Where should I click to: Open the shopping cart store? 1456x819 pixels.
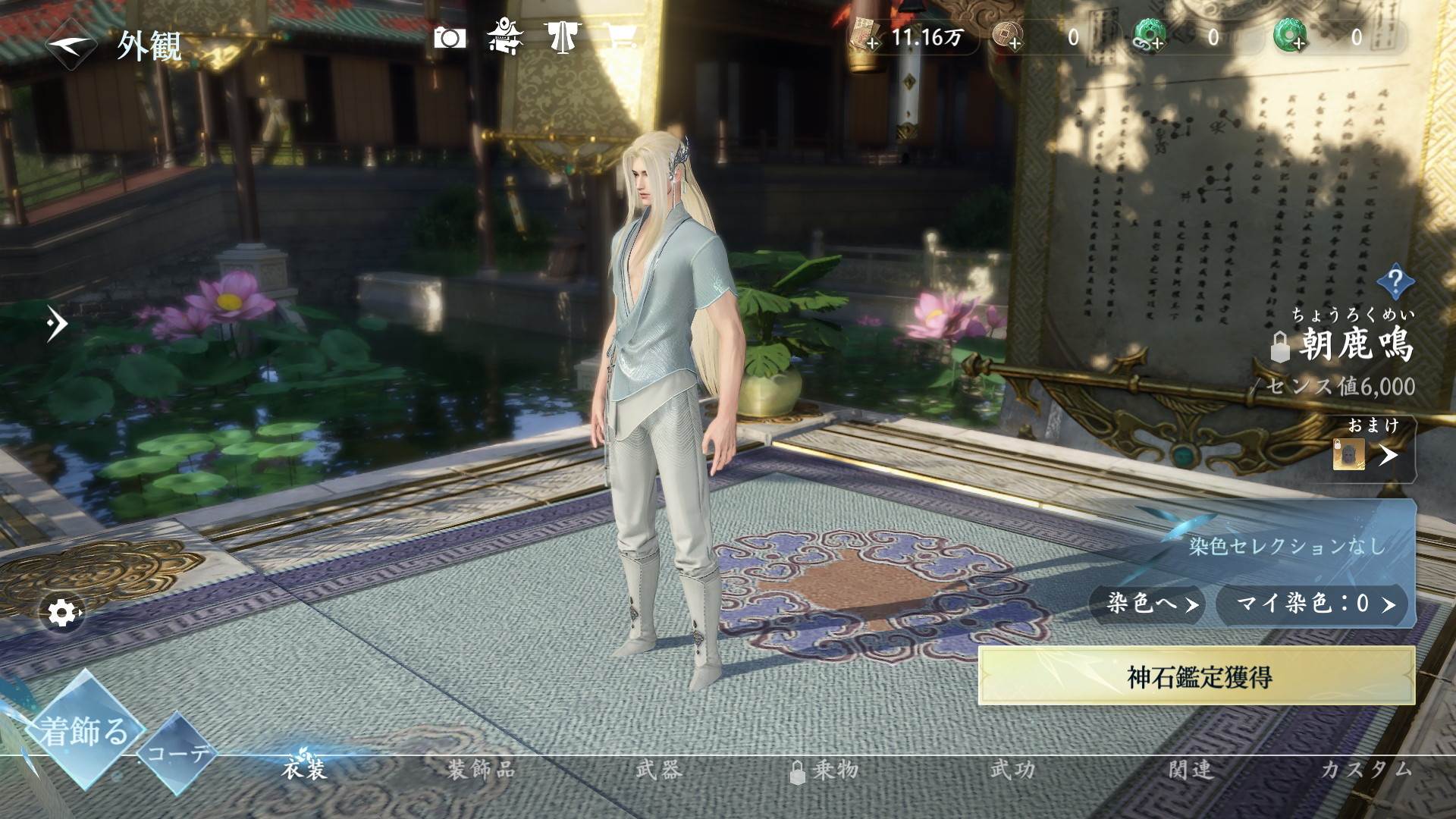621,37
